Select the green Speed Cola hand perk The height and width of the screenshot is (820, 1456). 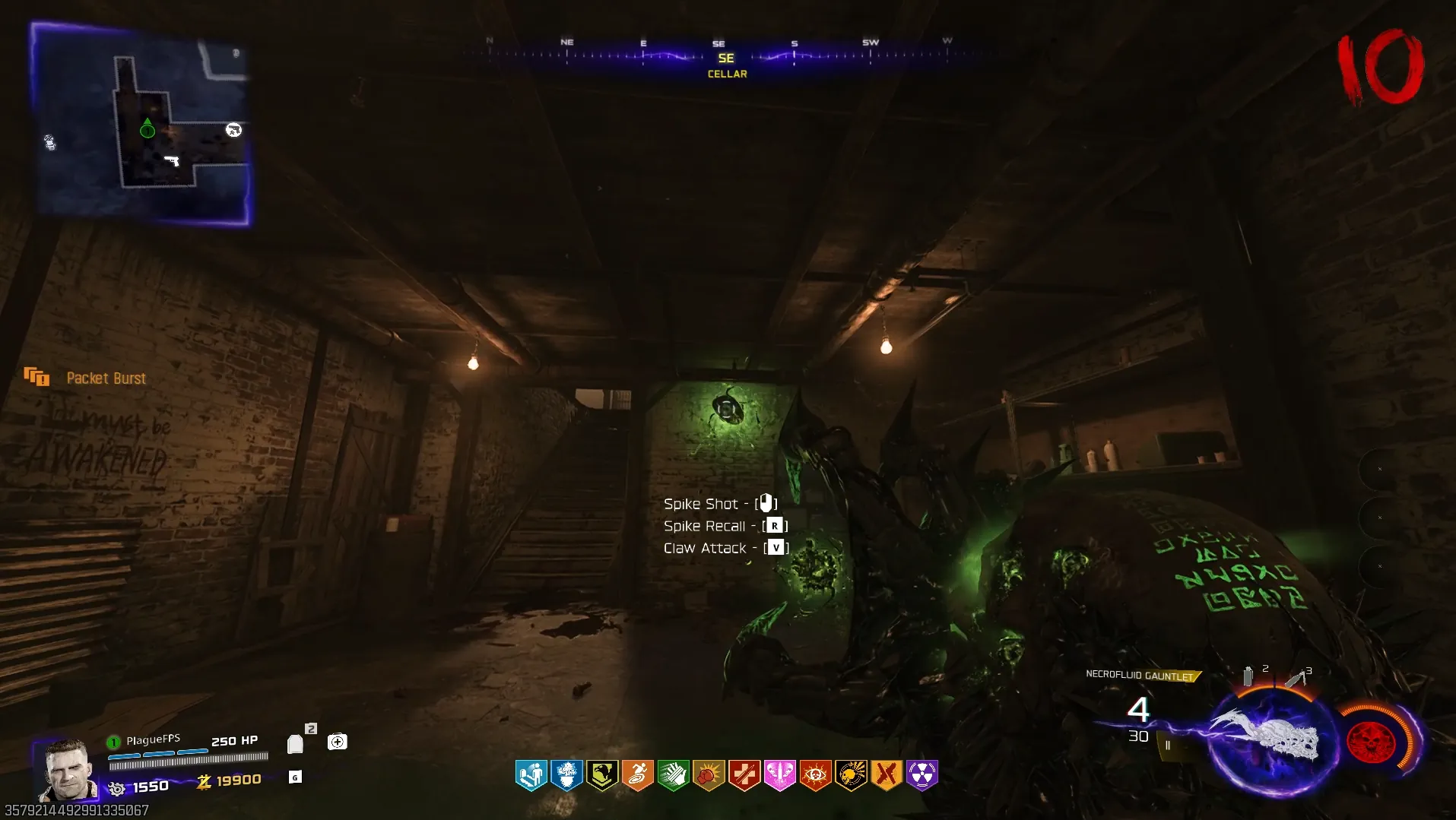coord(673,775)
